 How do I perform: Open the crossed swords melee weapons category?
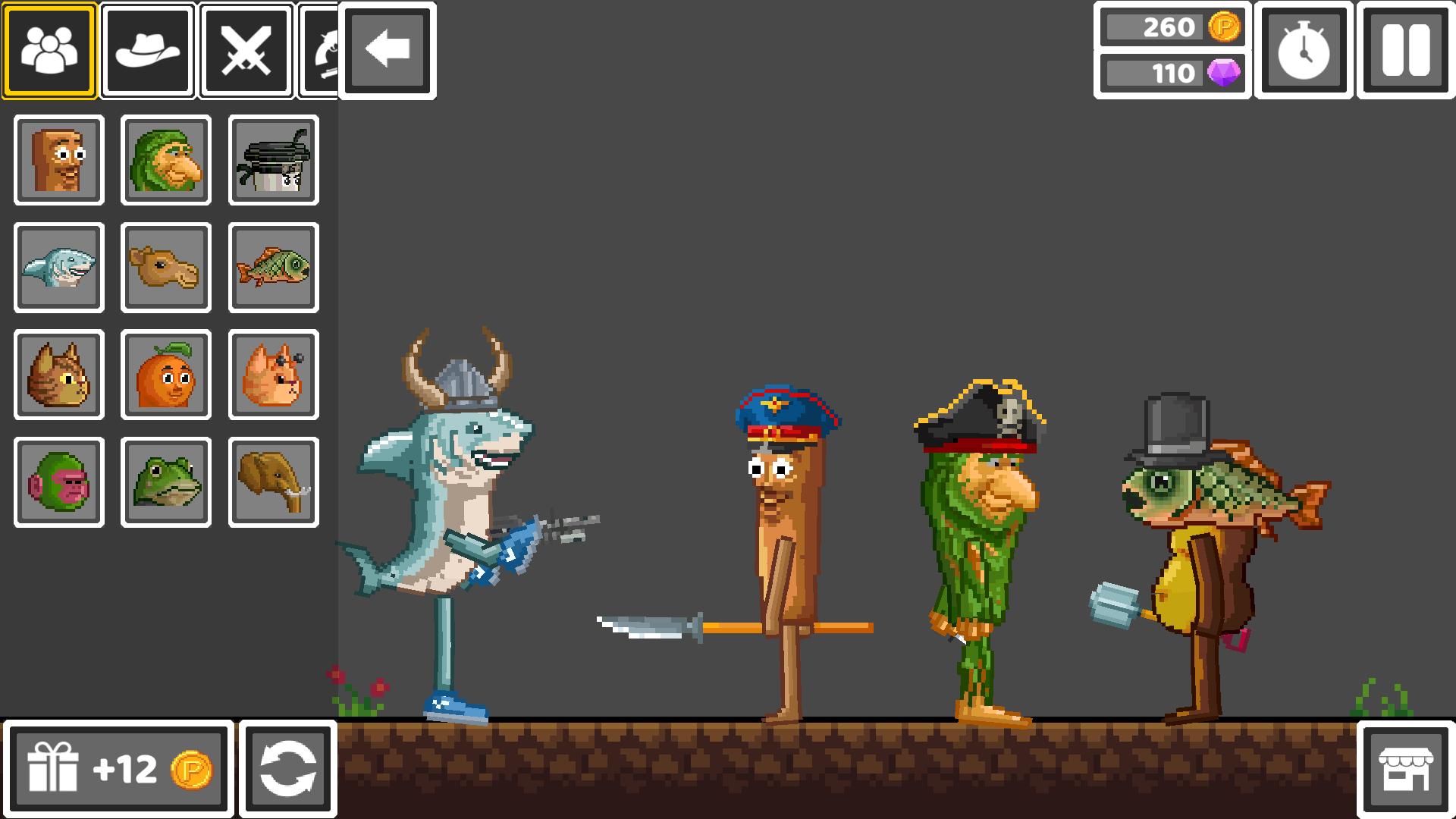[x=245, y=50]
